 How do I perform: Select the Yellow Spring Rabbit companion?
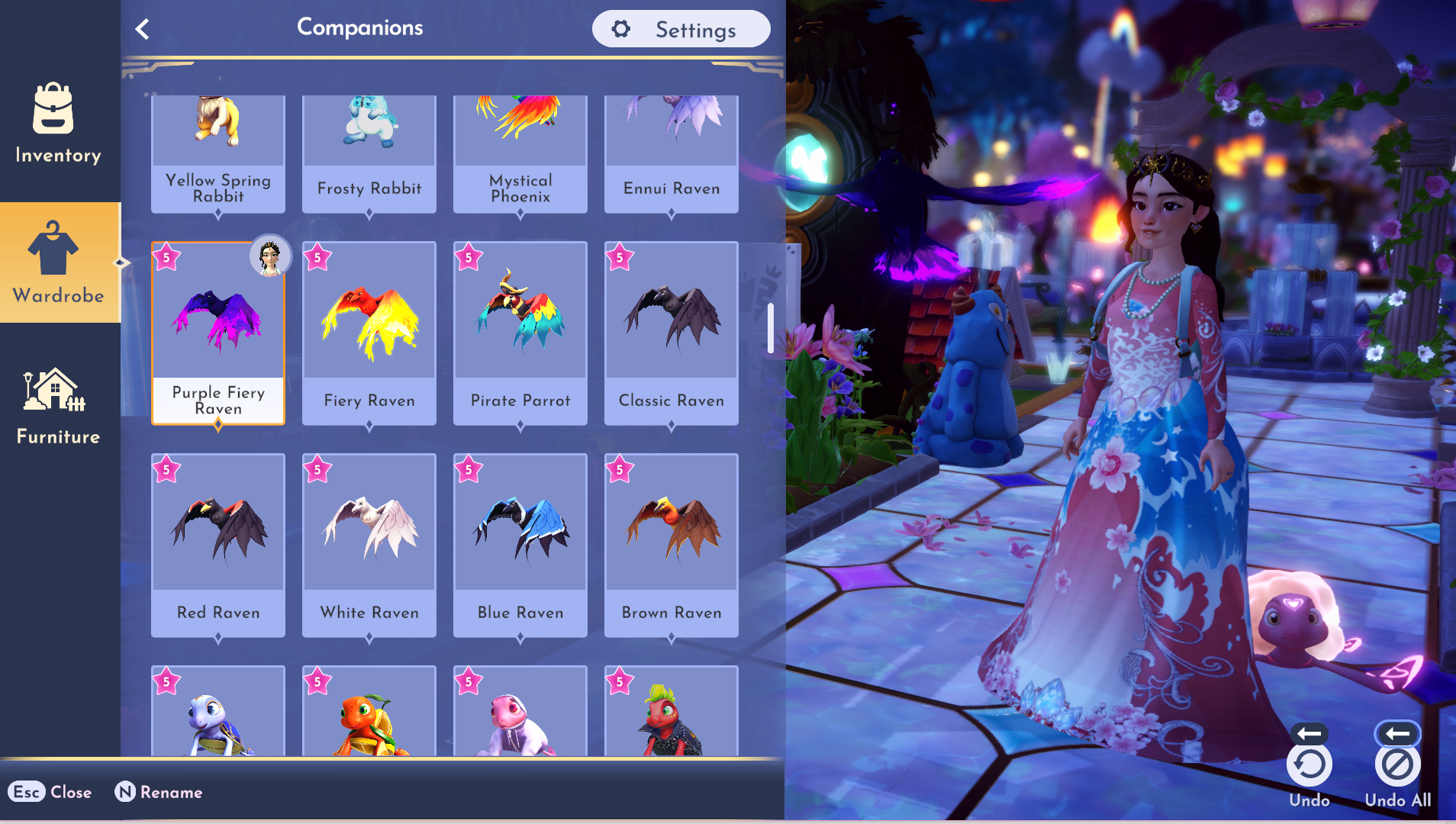(x=218, y=153)
